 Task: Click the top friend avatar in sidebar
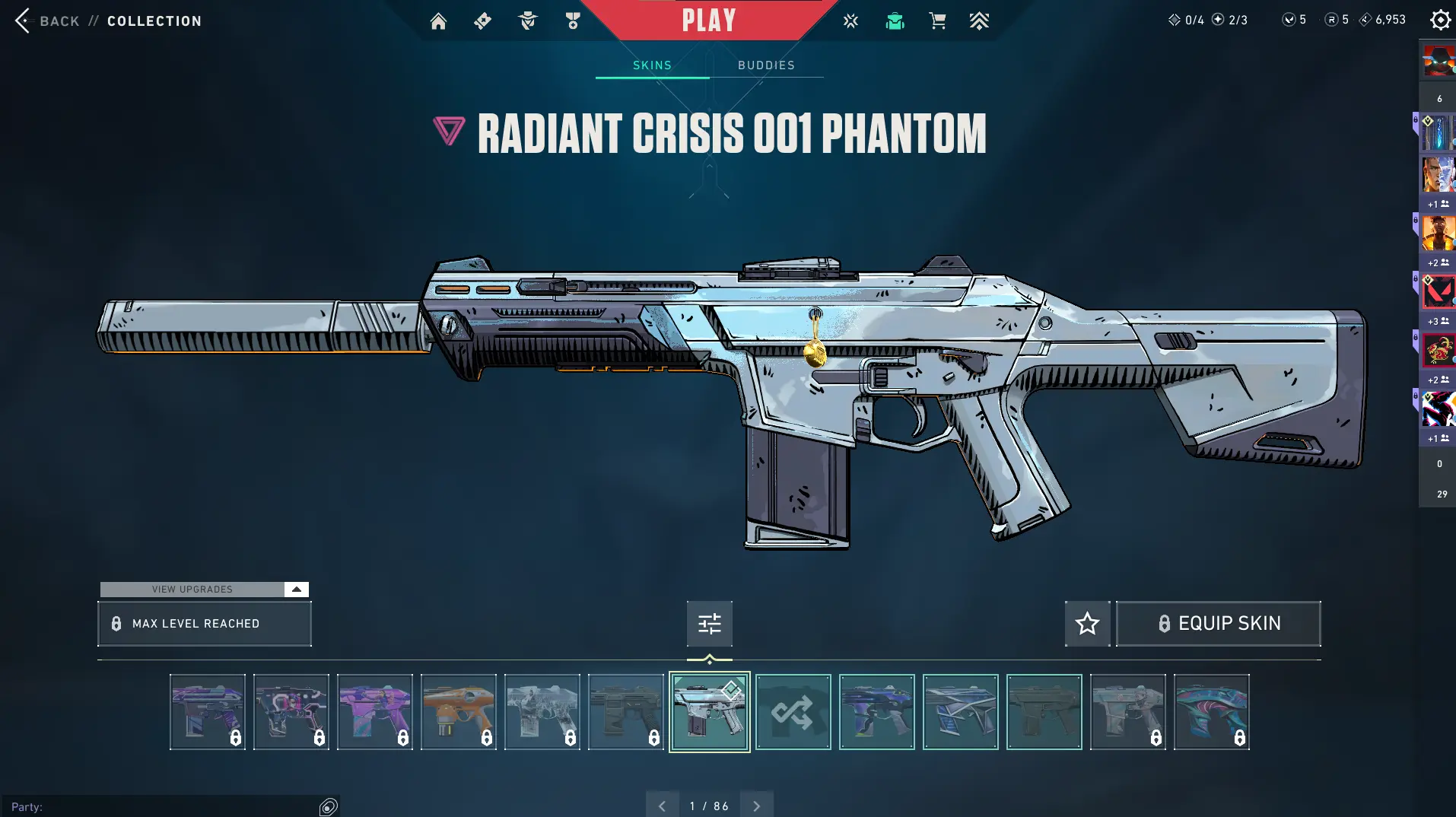point(1438,61)
